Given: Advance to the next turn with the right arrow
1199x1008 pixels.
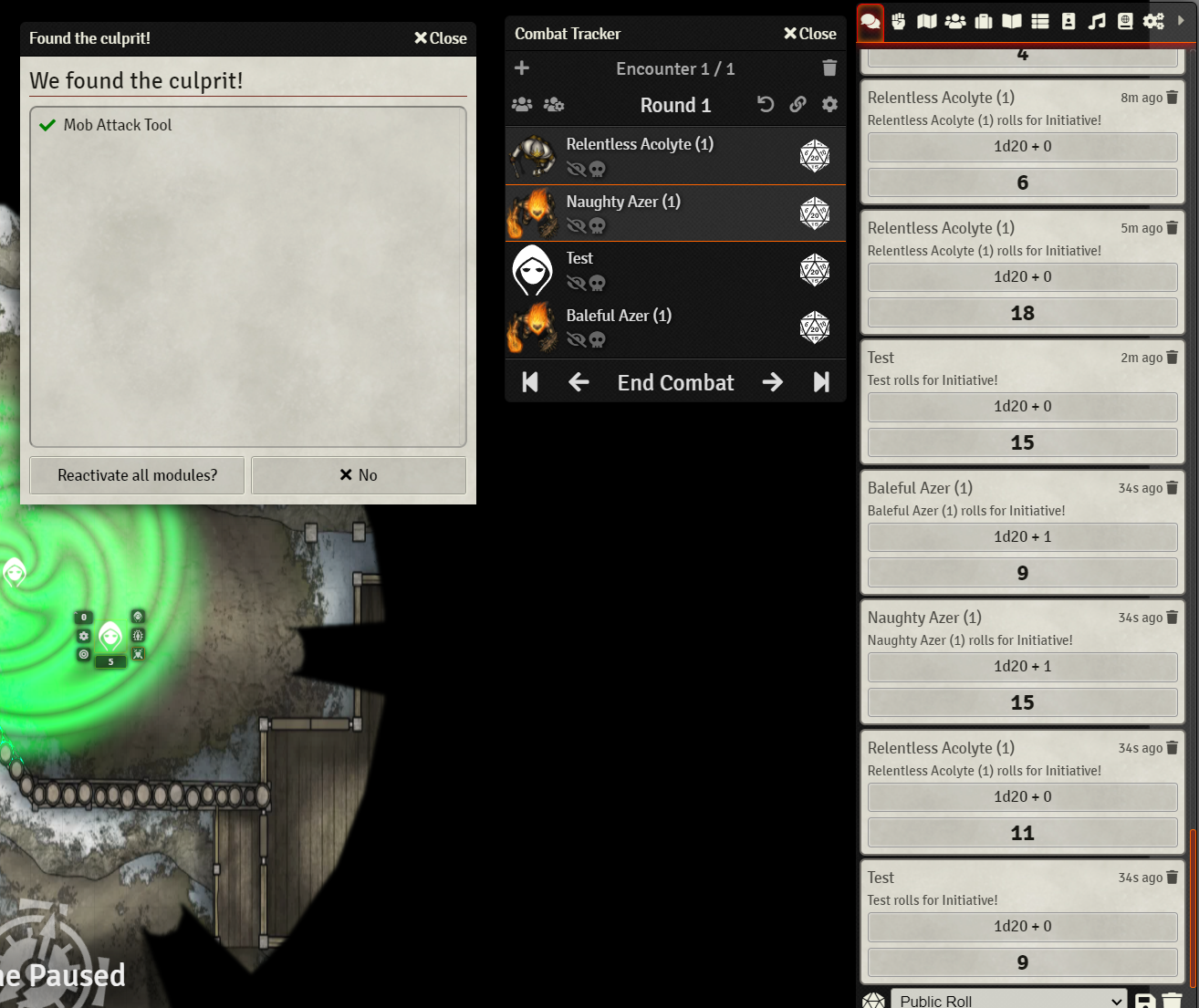Looking at the screenshot, I should (772, 382).
